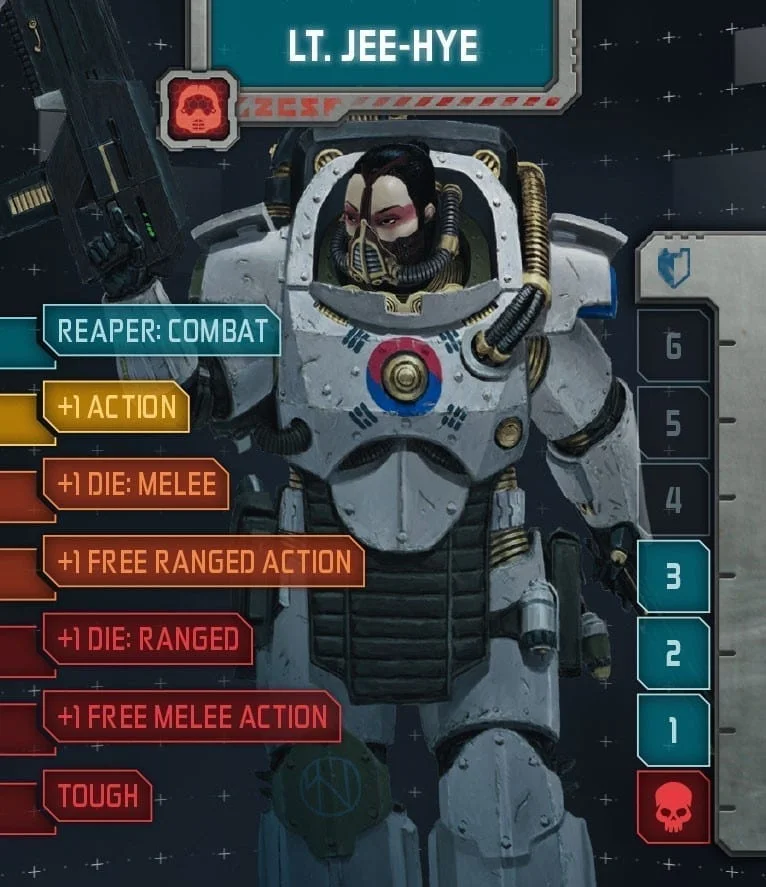
Task: Click the red helmet icon badge
Action: click(x=197, y=109)
